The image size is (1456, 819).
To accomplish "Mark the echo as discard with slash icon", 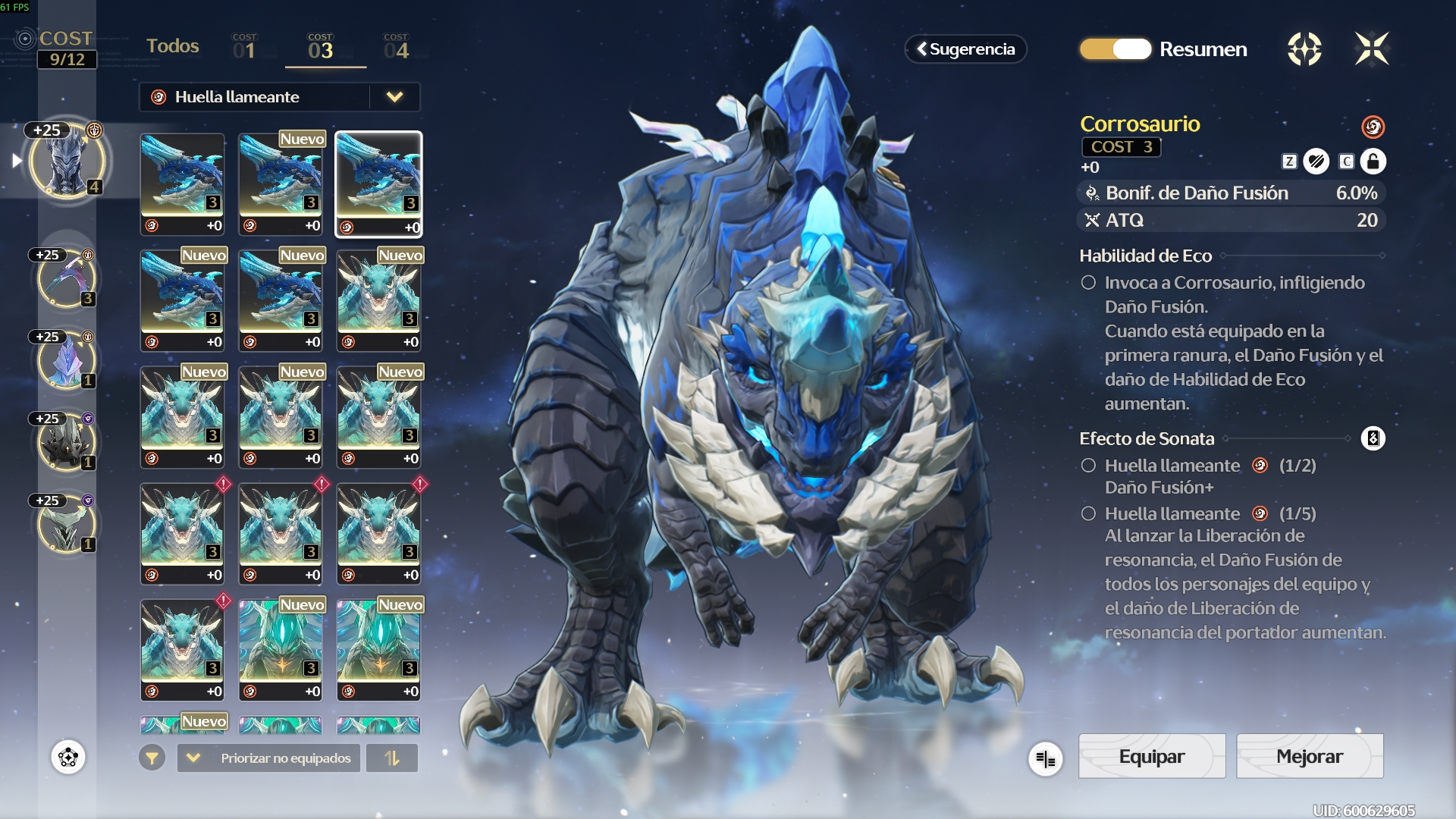I will (x=1316, y=162).
